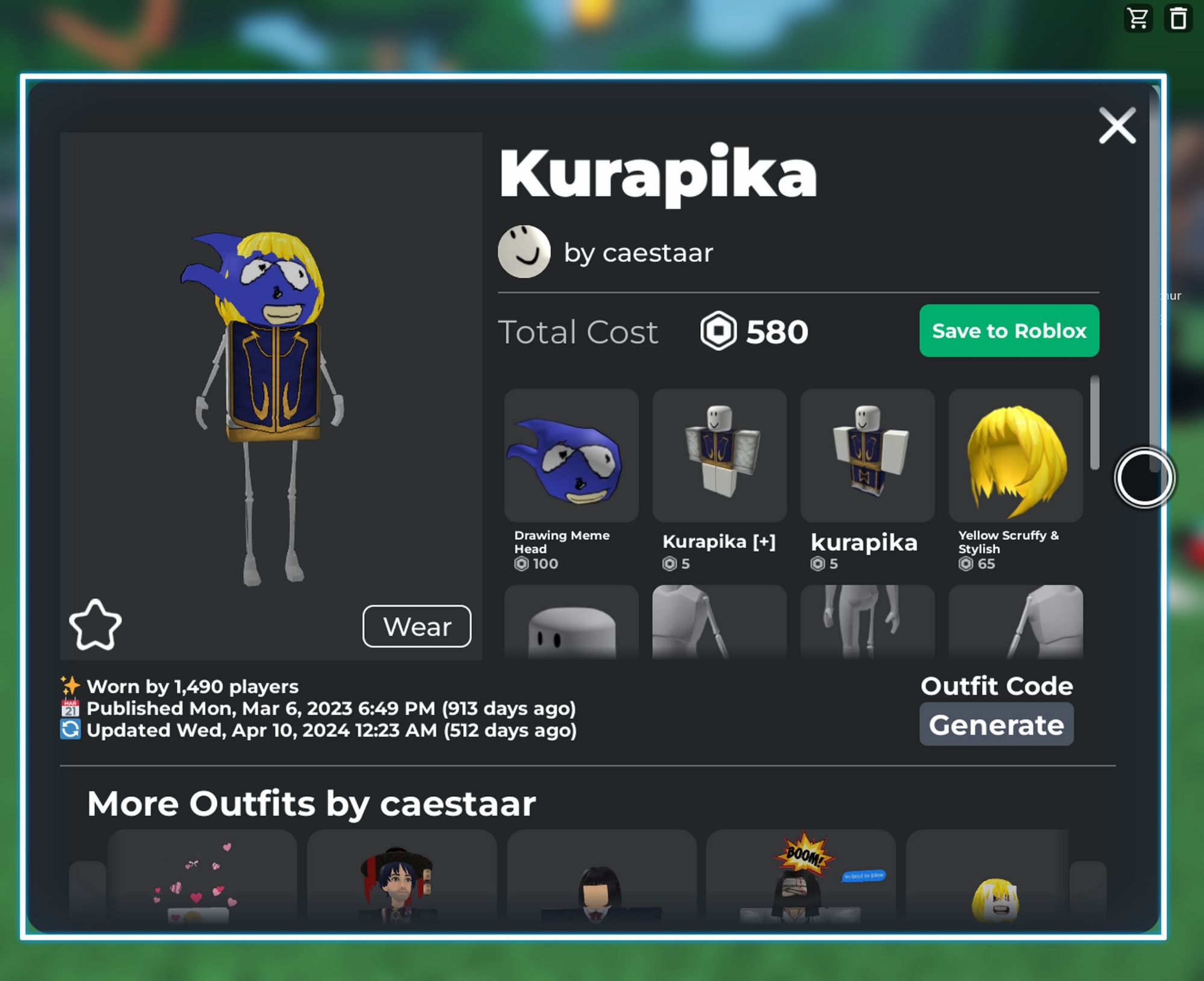
Task: Favorite the outfit with the star icon
Action: 95,625
